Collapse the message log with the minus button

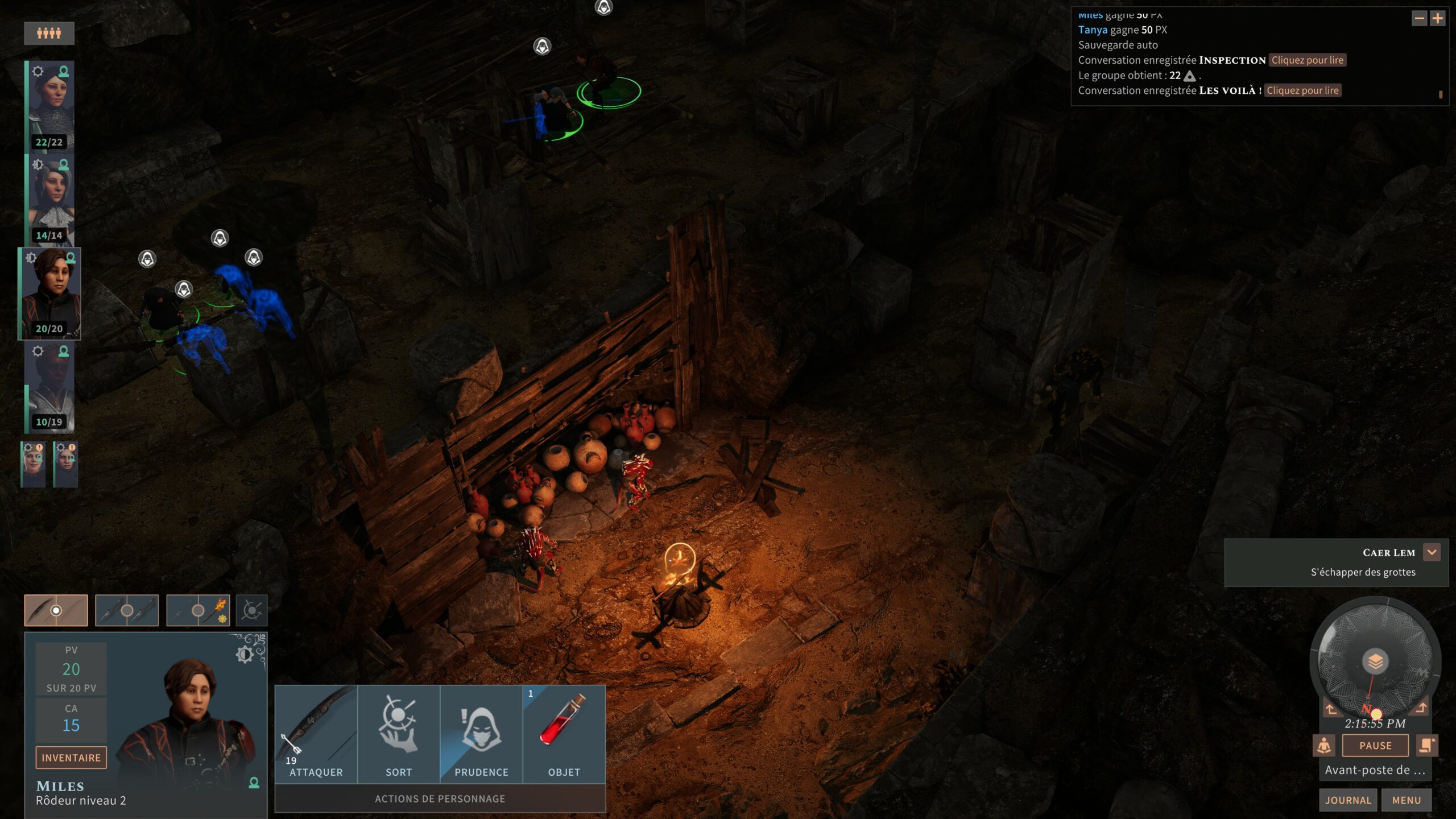tap(1420, 19)
